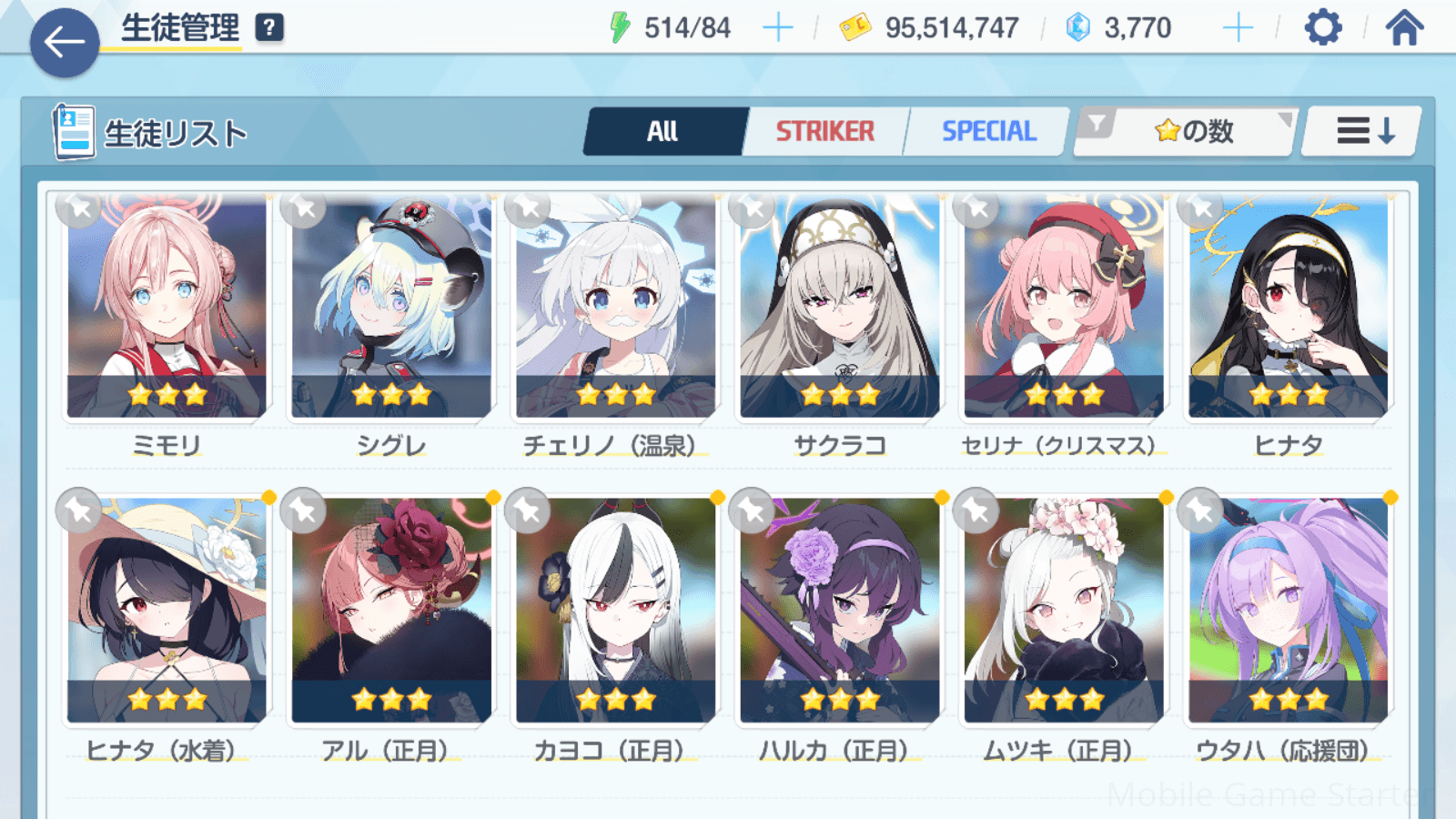
Task: Return to the home screen
Action: click(1404, 28)
